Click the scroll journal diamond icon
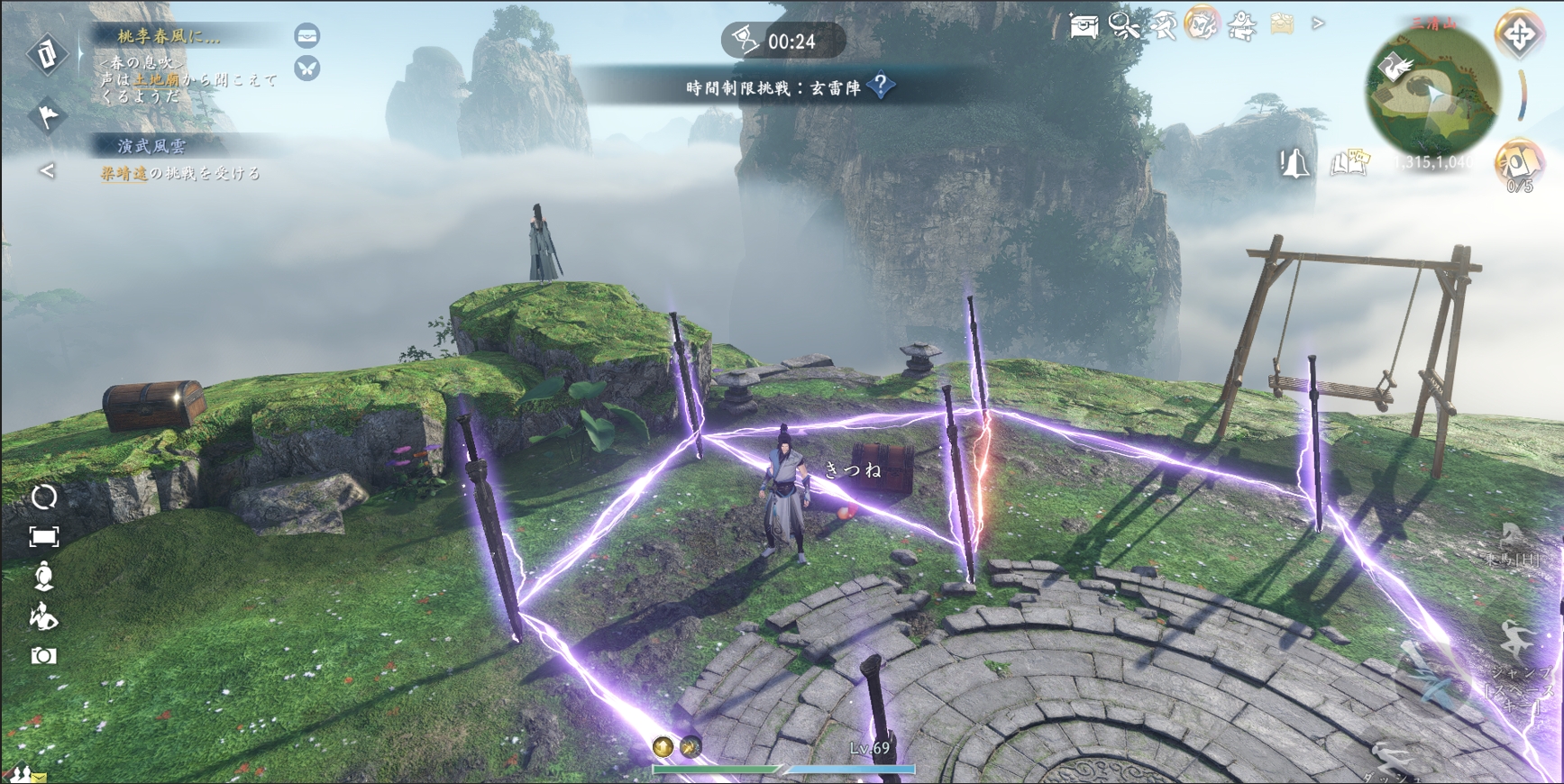The width and height of the screenshot is (1564, 784). tap(47, 54)
